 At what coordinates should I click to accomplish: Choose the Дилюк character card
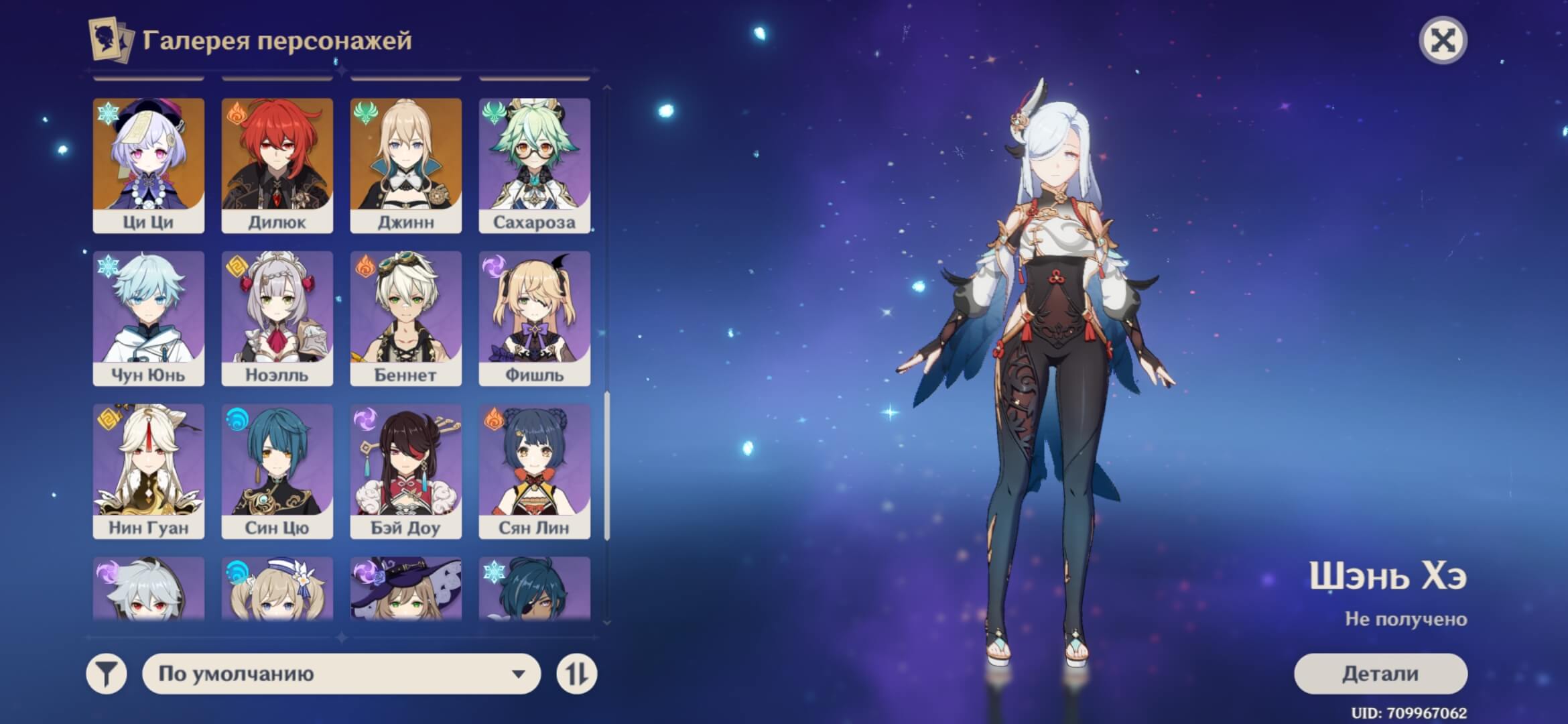coord(277,165)
